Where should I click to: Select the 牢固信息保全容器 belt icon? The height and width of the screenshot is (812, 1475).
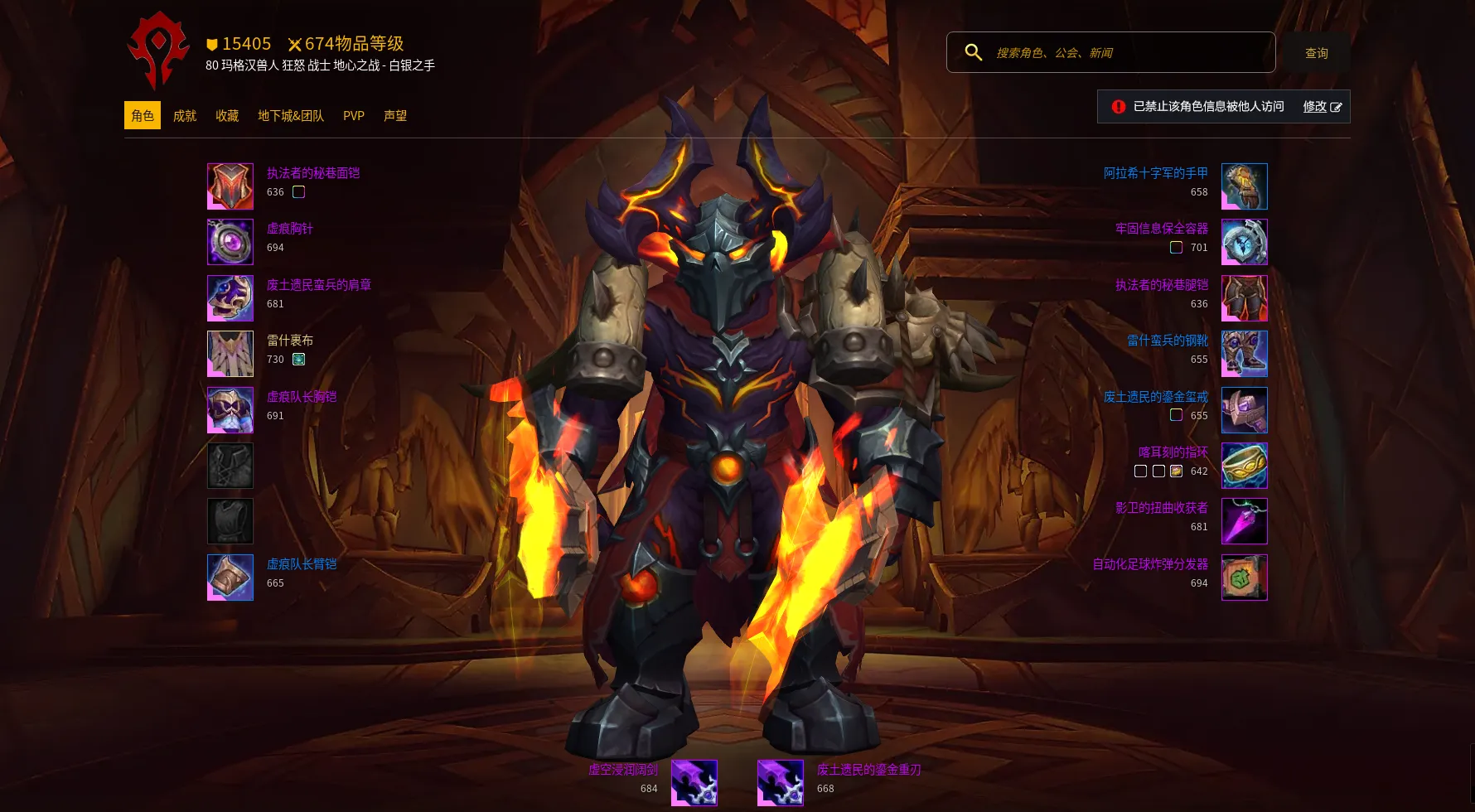[x=1244, y=242]
